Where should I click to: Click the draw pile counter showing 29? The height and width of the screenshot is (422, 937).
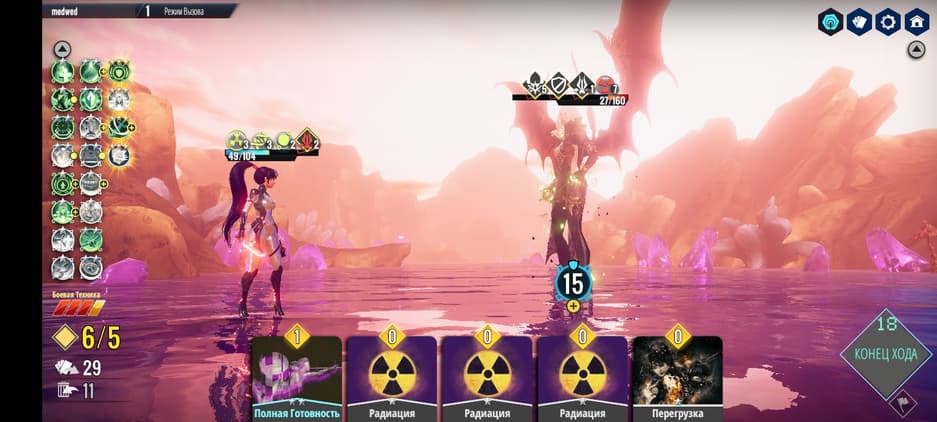[78, 368]
